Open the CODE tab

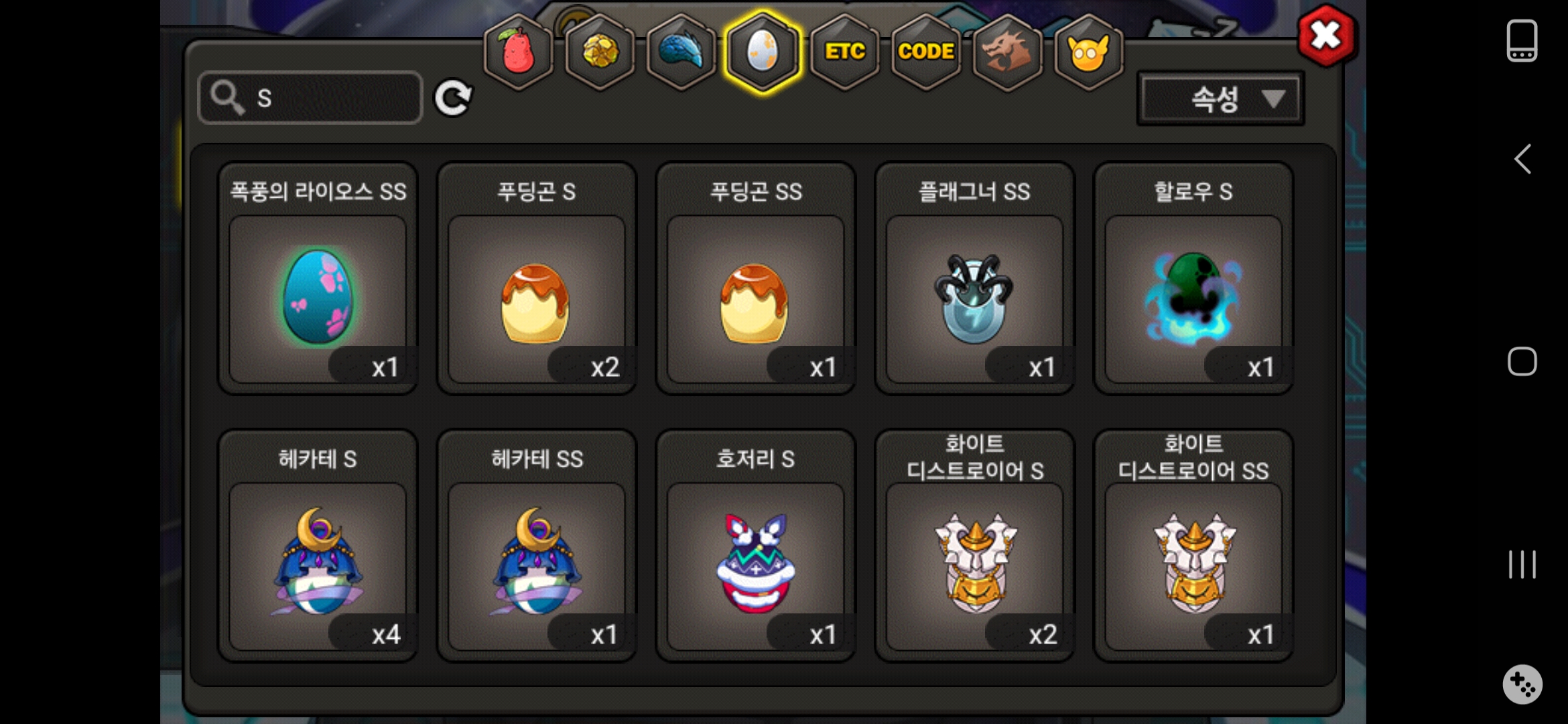click(926, 52)
